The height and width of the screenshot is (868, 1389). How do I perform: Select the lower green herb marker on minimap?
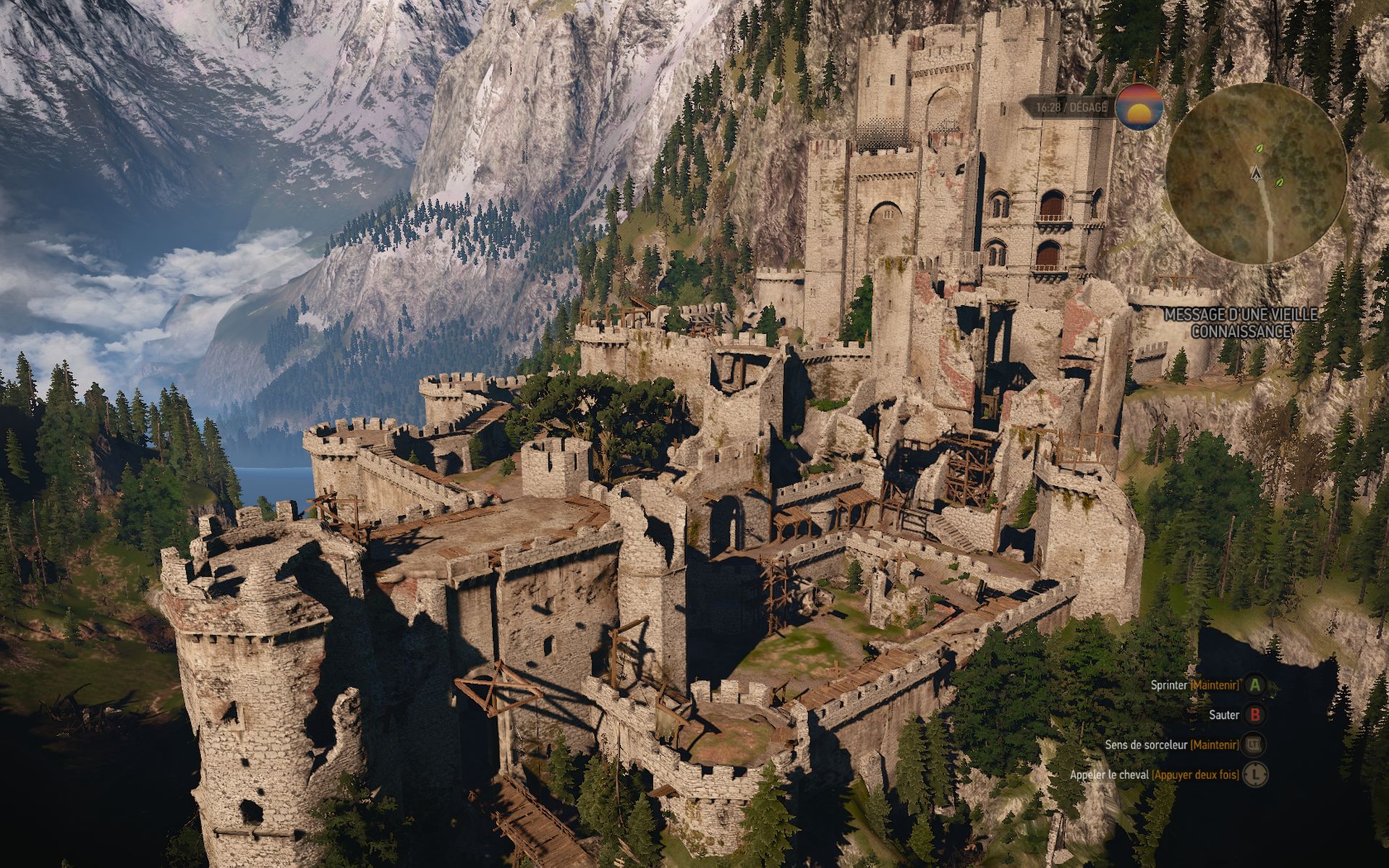1280,183
